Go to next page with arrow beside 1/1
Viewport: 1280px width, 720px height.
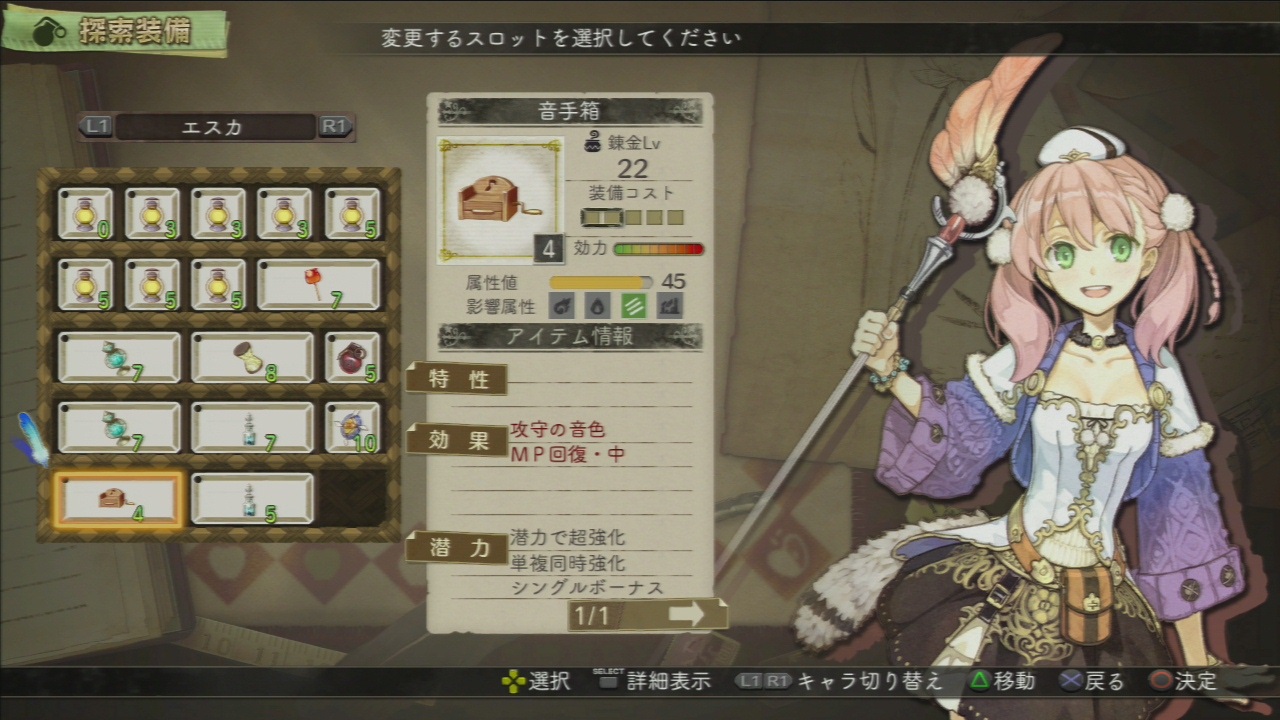(686, 615)
